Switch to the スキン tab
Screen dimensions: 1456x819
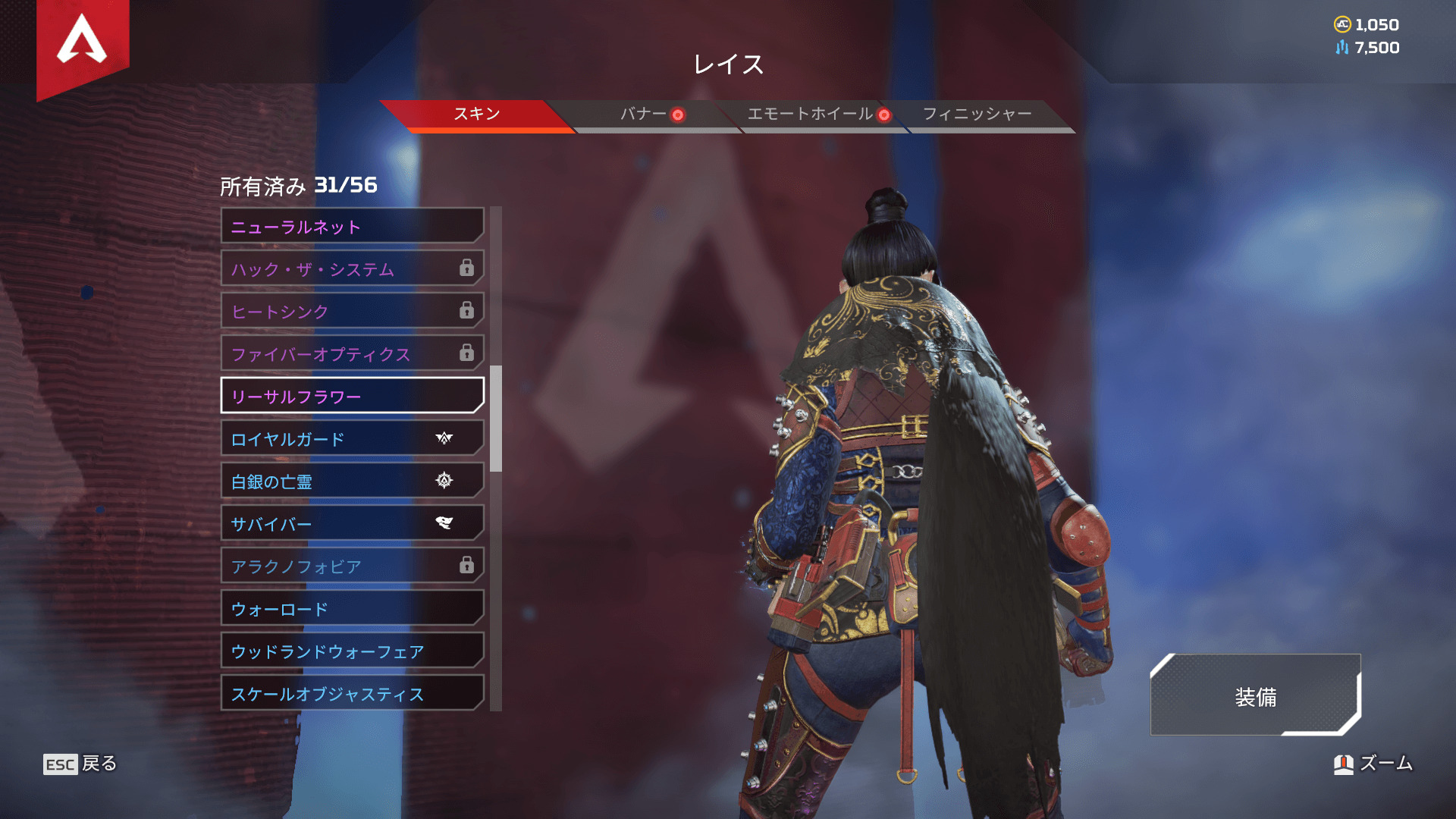(476, 115)
